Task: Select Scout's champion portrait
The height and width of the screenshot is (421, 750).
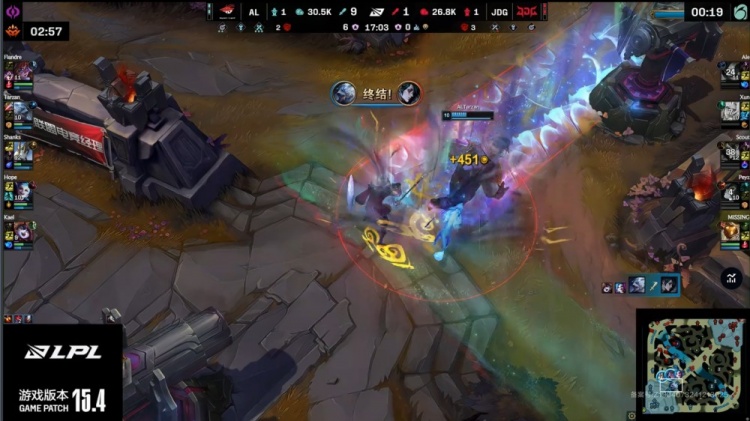Action: coord(730,152)
